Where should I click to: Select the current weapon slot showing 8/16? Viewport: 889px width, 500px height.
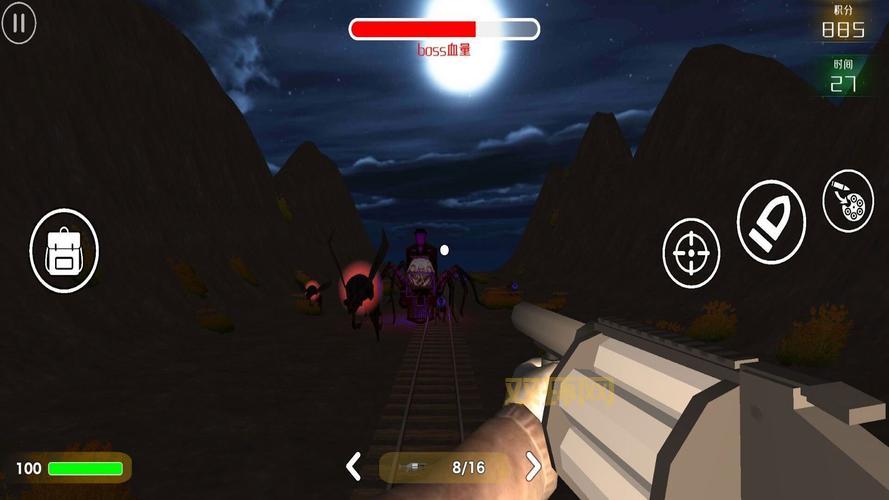(x=443, y=467)
